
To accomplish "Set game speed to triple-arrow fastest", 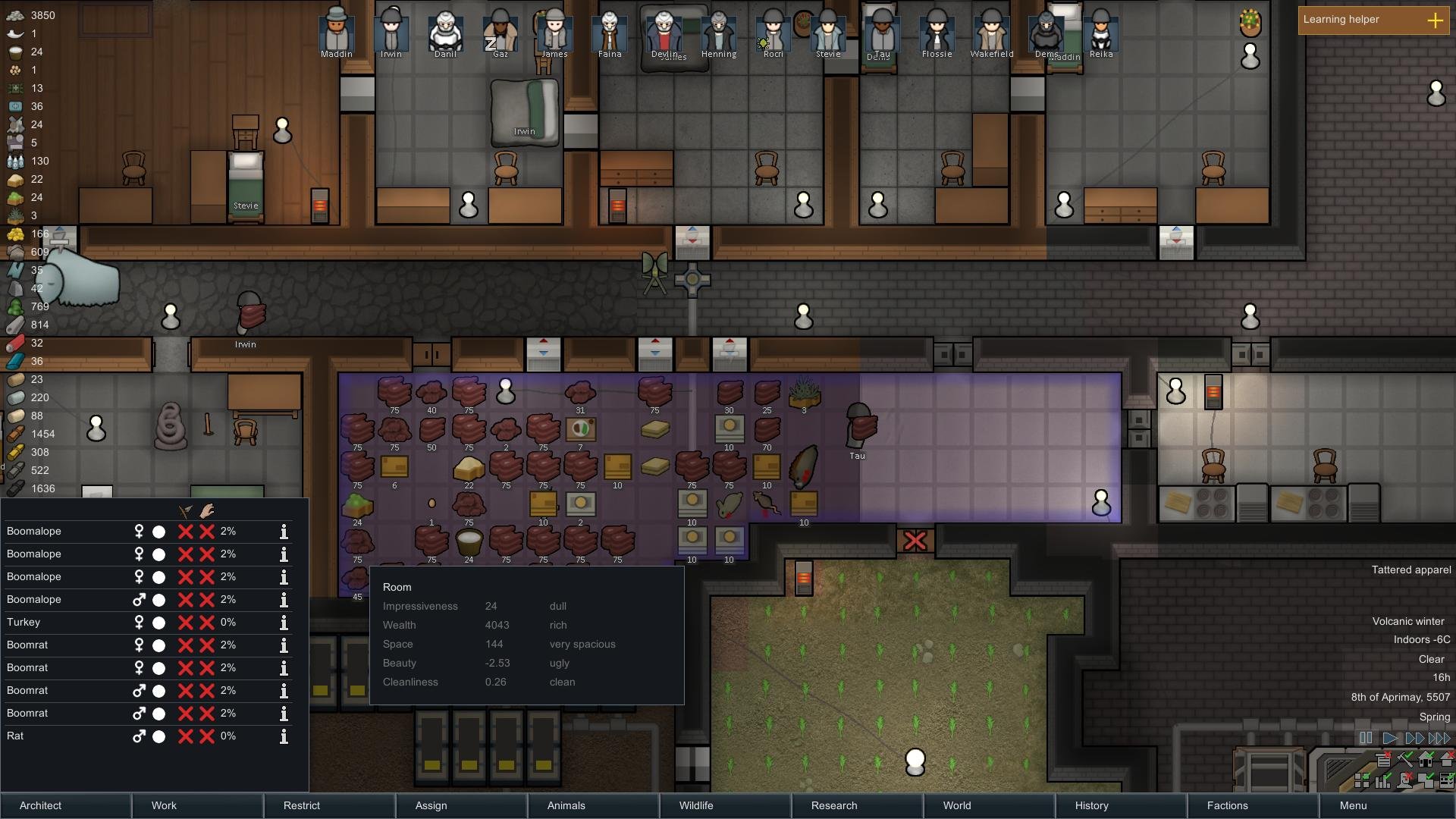I will coord(1439,738).
